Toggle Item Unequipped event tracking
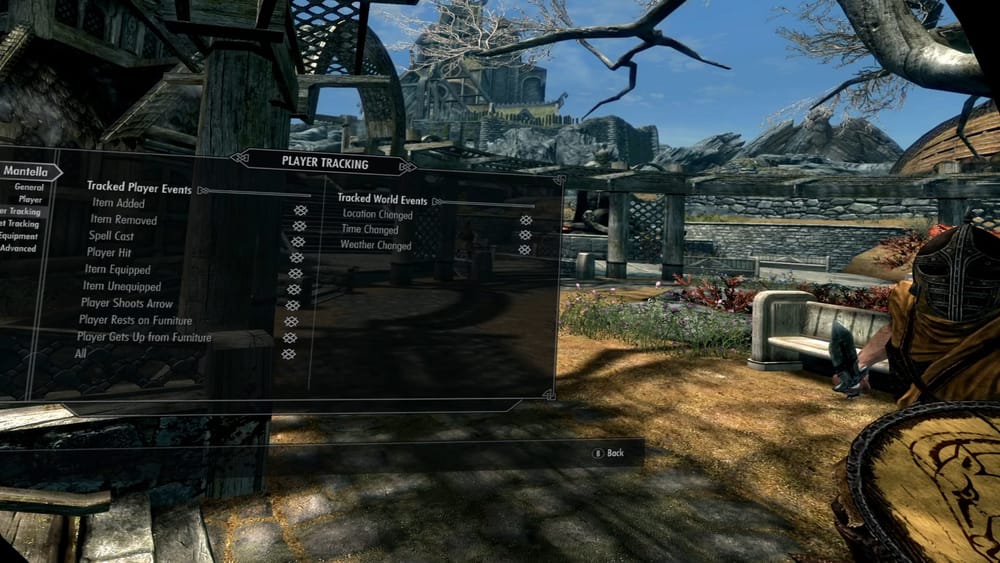The width and height of the screenshot is (1000, 563). click(294, 290)
